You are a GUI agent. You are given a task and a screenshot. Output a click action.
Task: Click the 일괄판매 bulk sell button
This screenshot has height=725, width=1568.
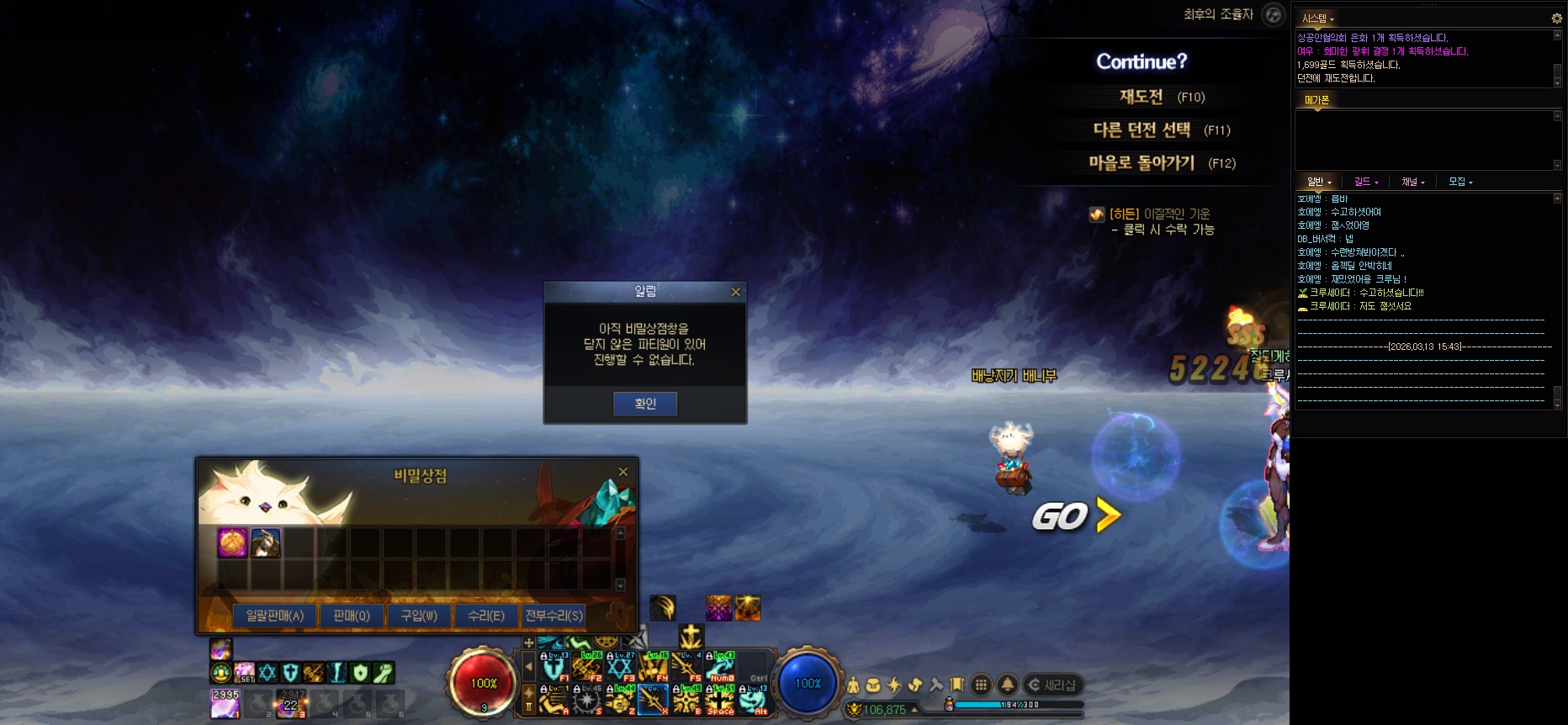click(274, 616)
